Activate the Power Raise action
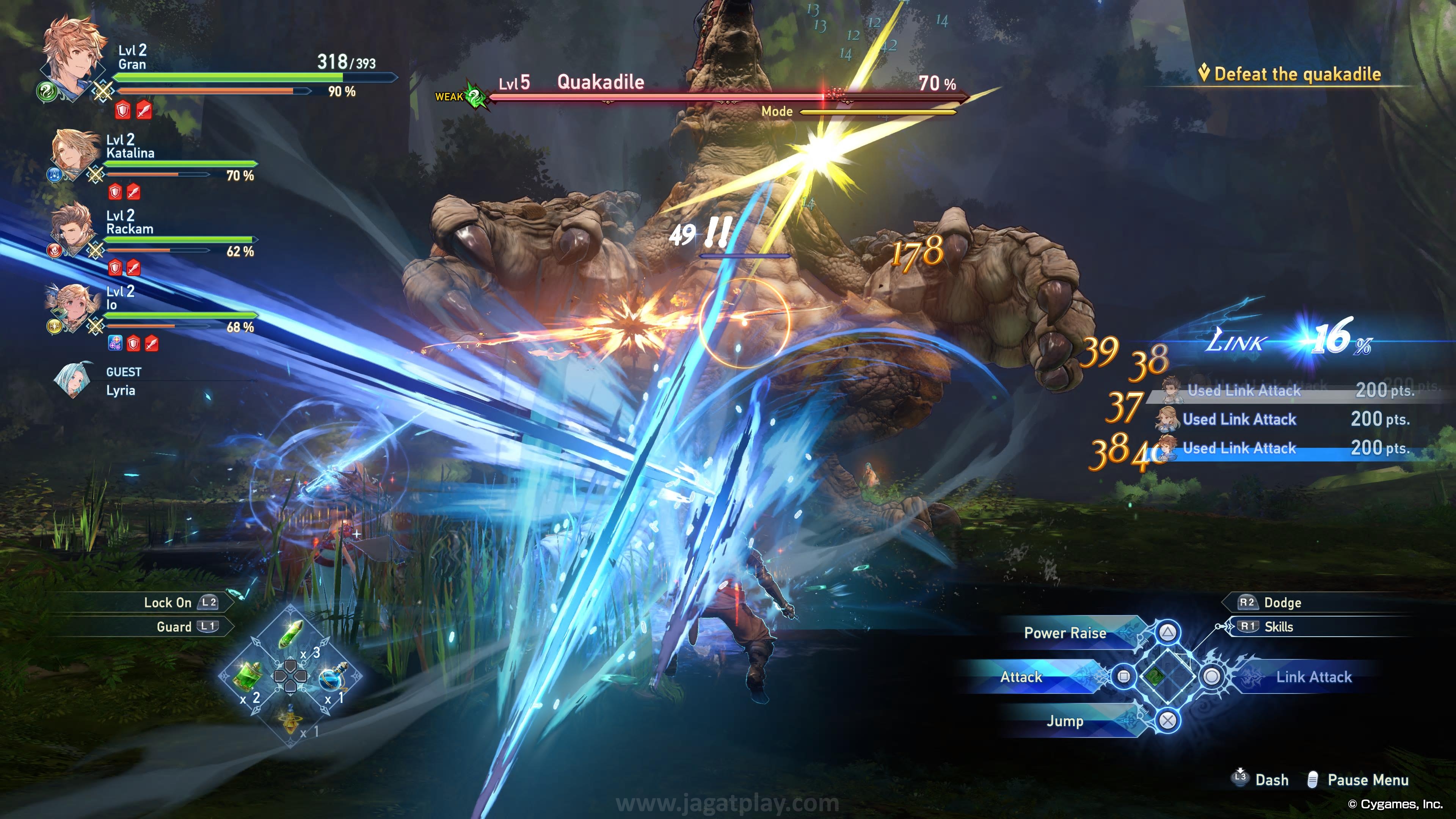This screenshot has width=1456, height=819. pos(1065,633)
